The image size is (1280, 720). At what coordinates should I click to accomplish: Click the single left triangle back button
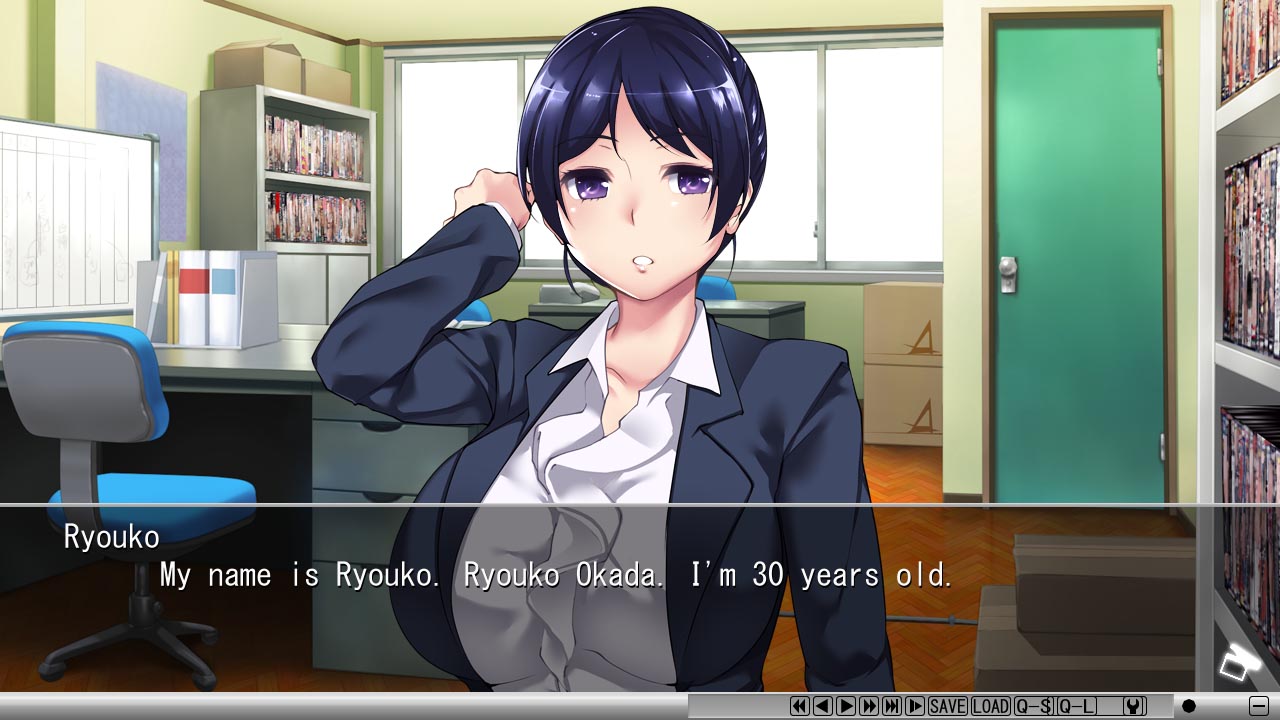click(823, 706)
